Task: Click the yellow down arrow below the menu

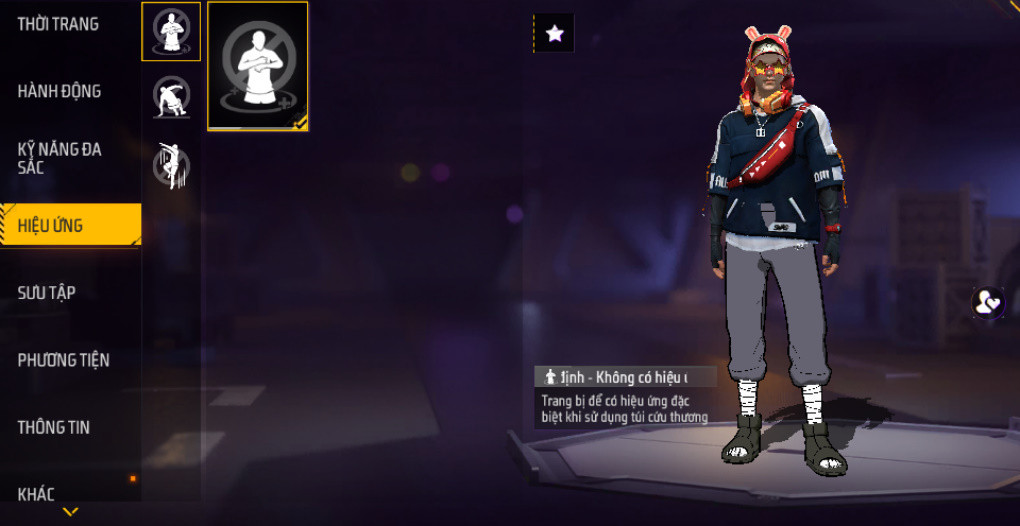Action: pos(70,512)
